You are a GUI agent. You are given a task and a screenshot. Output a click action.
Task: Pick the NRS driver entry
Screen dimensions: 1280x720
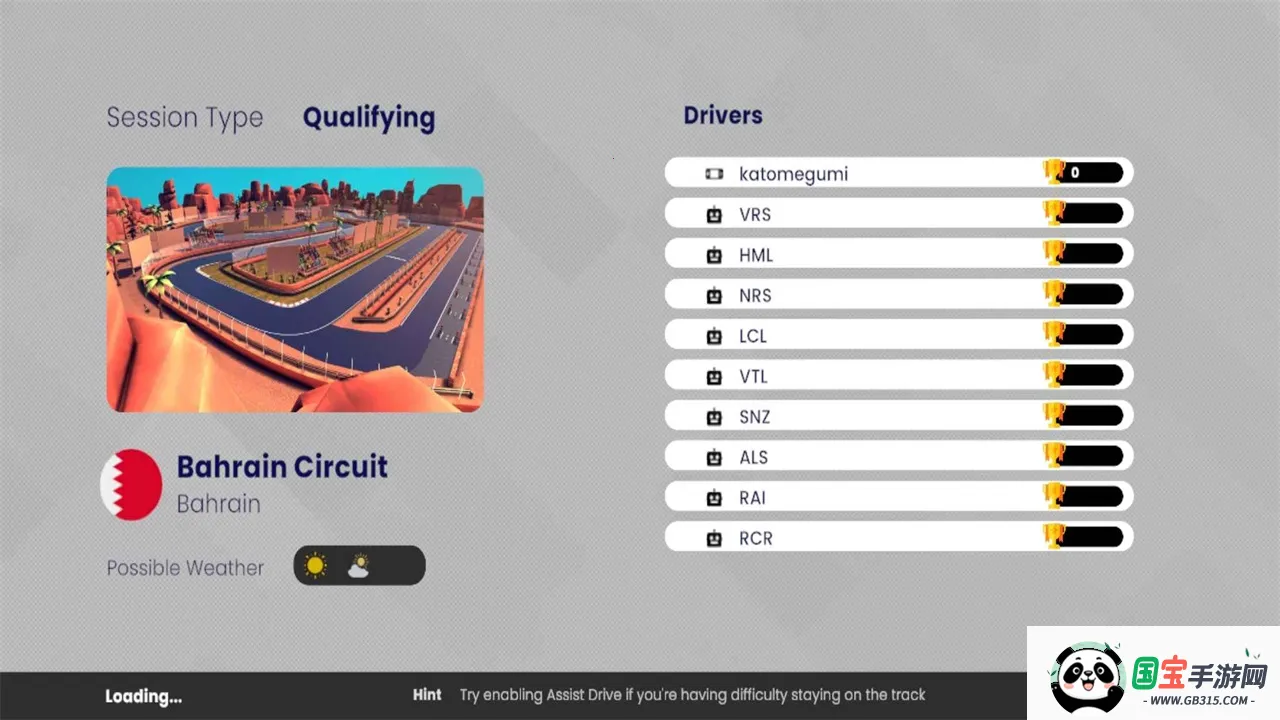pyautogui.click(x=898, y=295)
